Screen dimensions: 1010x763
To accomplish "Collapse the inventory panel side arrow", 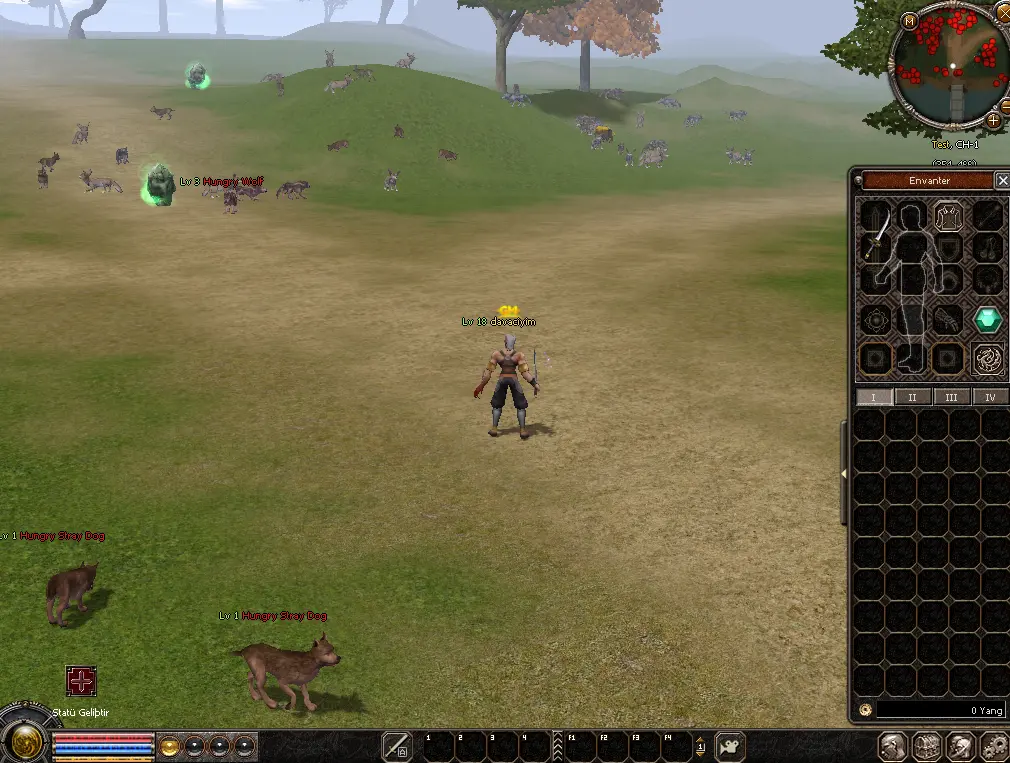I will point(844,473).
